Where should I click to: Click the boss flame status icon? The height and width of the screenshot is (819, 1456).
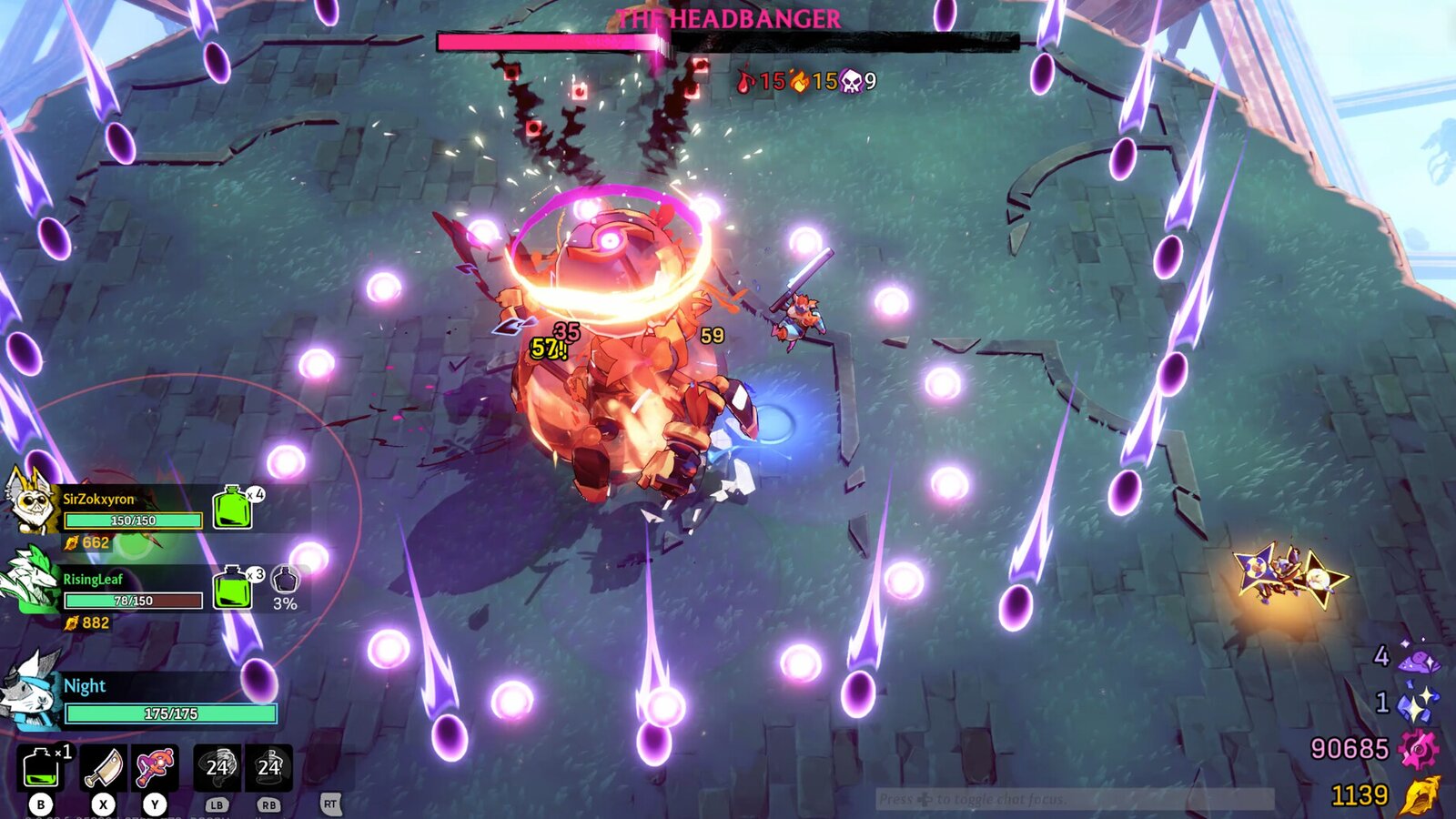pyautogui.click(x=800, y=81)
